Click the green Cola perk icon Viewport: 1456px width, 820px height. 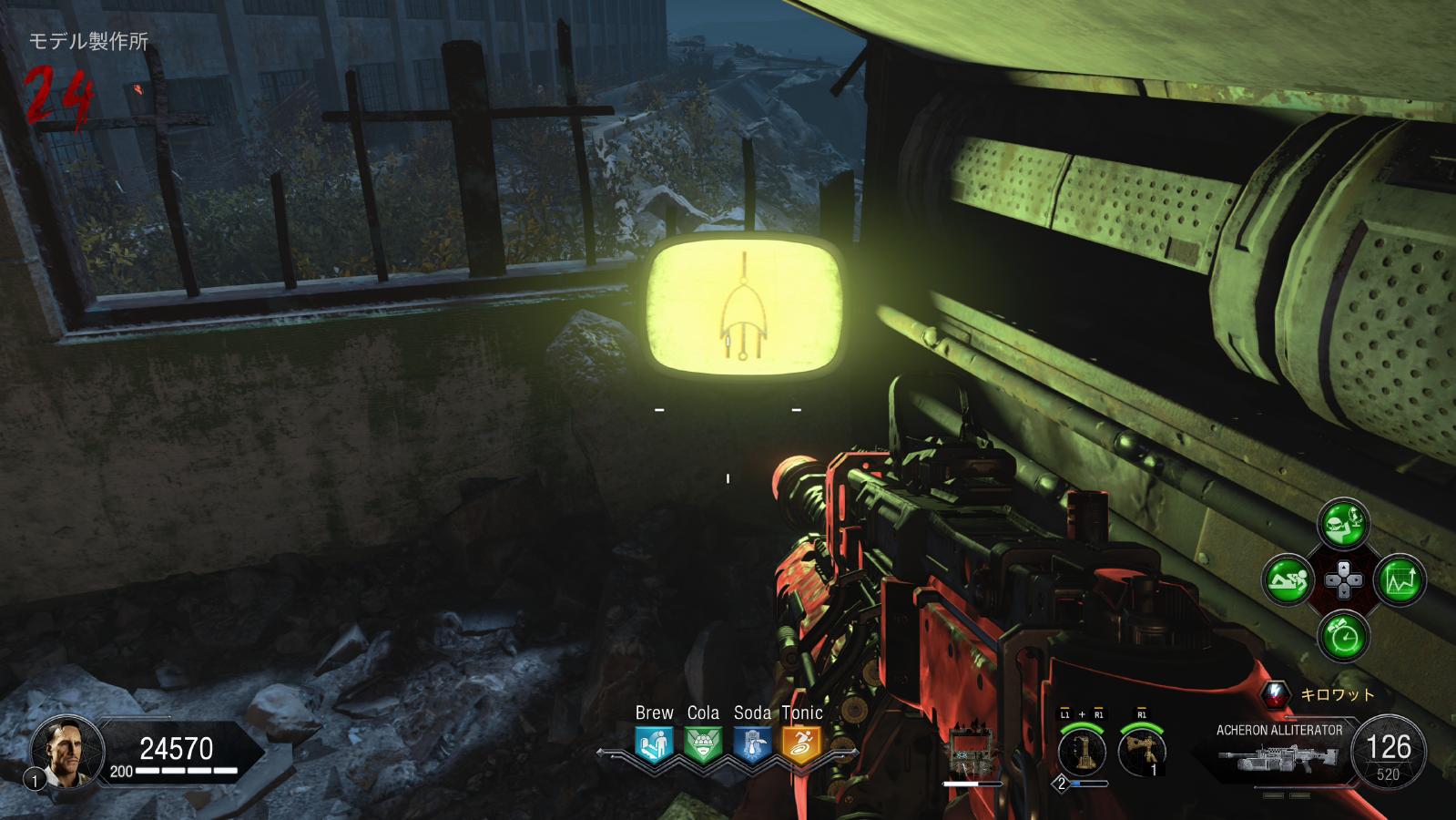point(703,743)
